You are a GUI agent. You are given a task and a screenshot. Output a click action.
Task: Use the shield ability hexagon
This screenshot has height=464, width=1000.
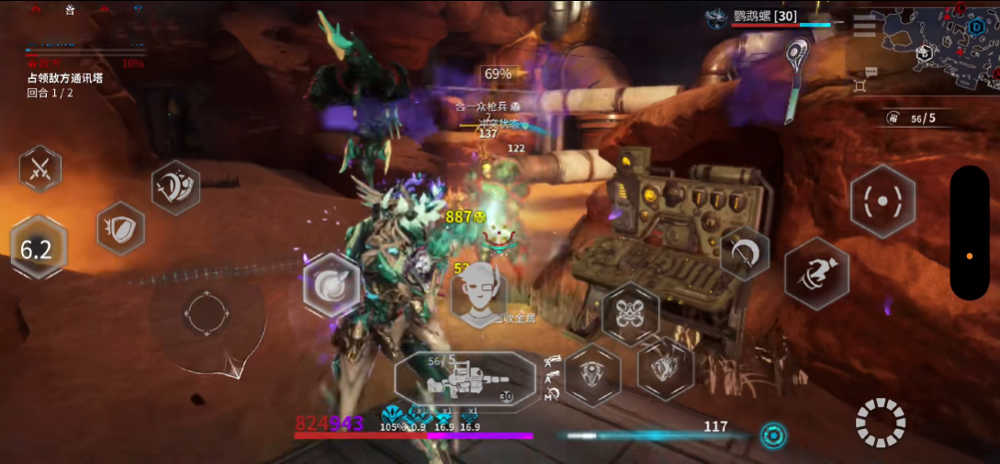120,228
